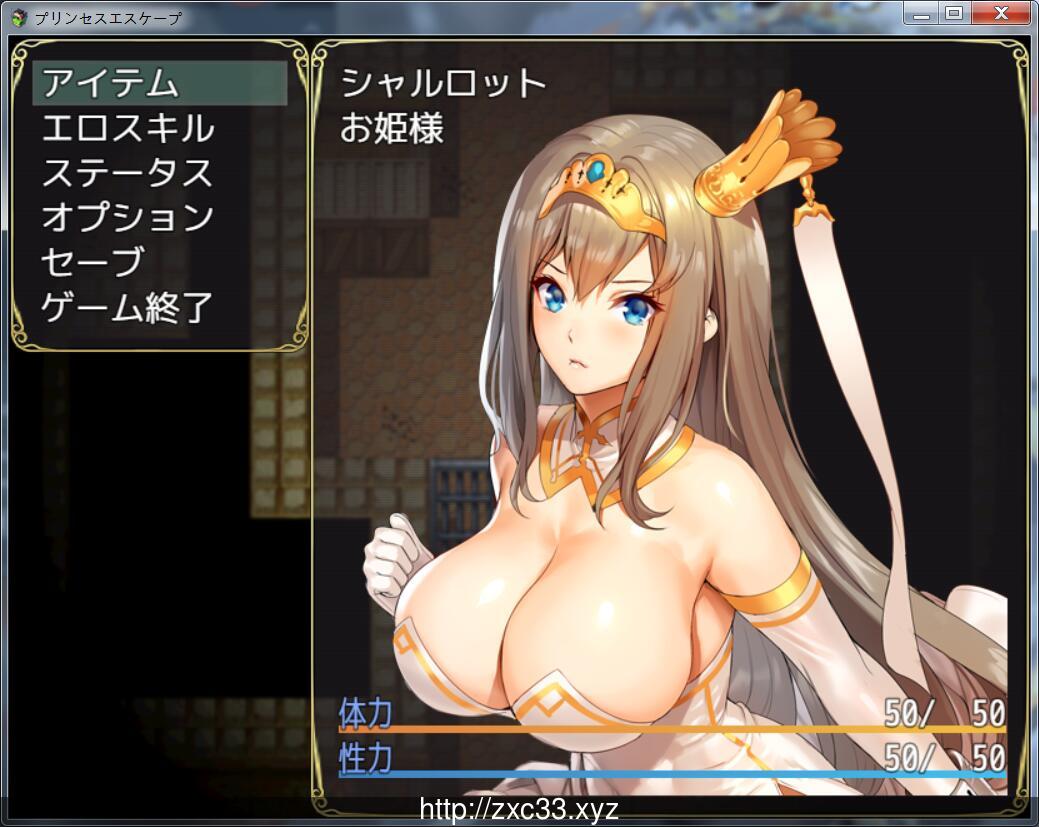Choose オプション (Options) entry
The height and width of the screenshot is (827, 1039).
pos(128,217)
